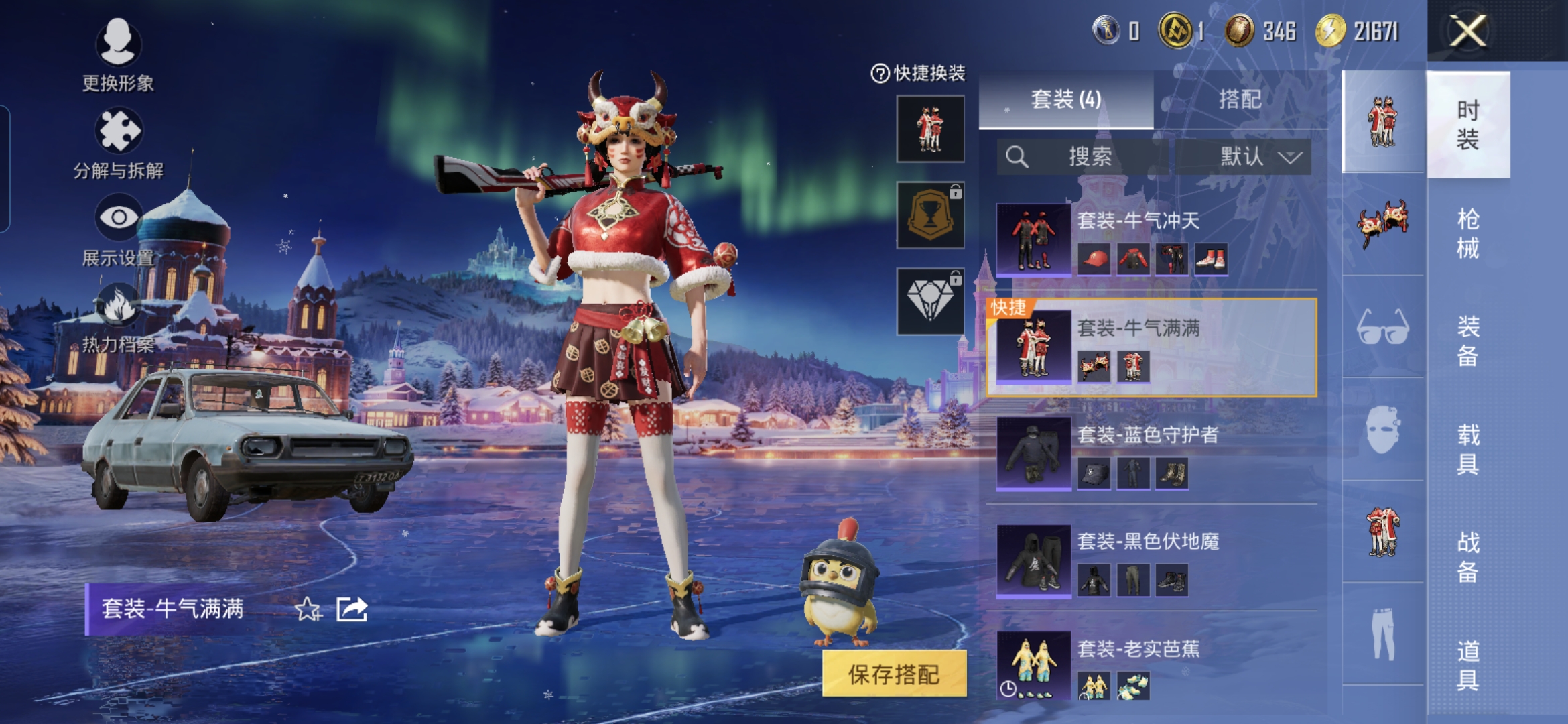Open the 载具 vehicles category
The height and width of the screenshot is (724, 1568).
[1467, 449]
